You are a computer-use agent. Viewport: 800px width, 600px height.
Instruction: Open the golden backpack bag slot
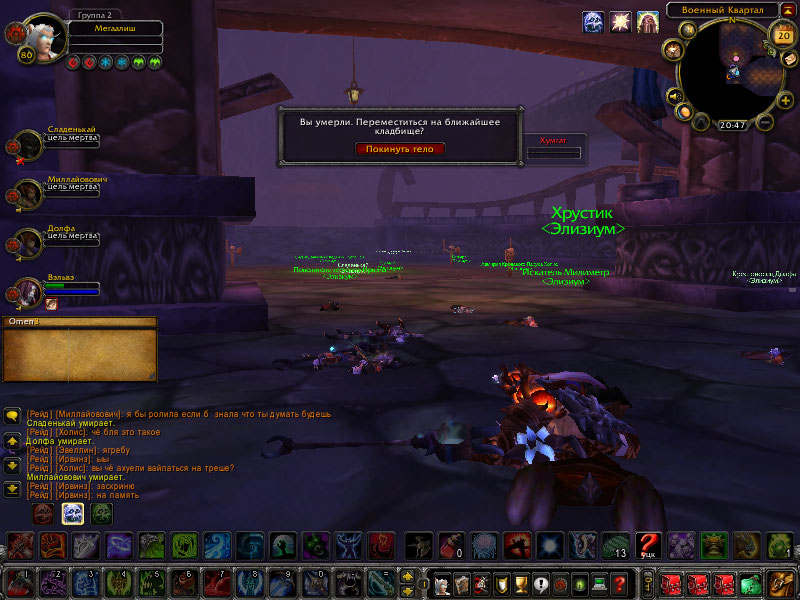point(780,583)
